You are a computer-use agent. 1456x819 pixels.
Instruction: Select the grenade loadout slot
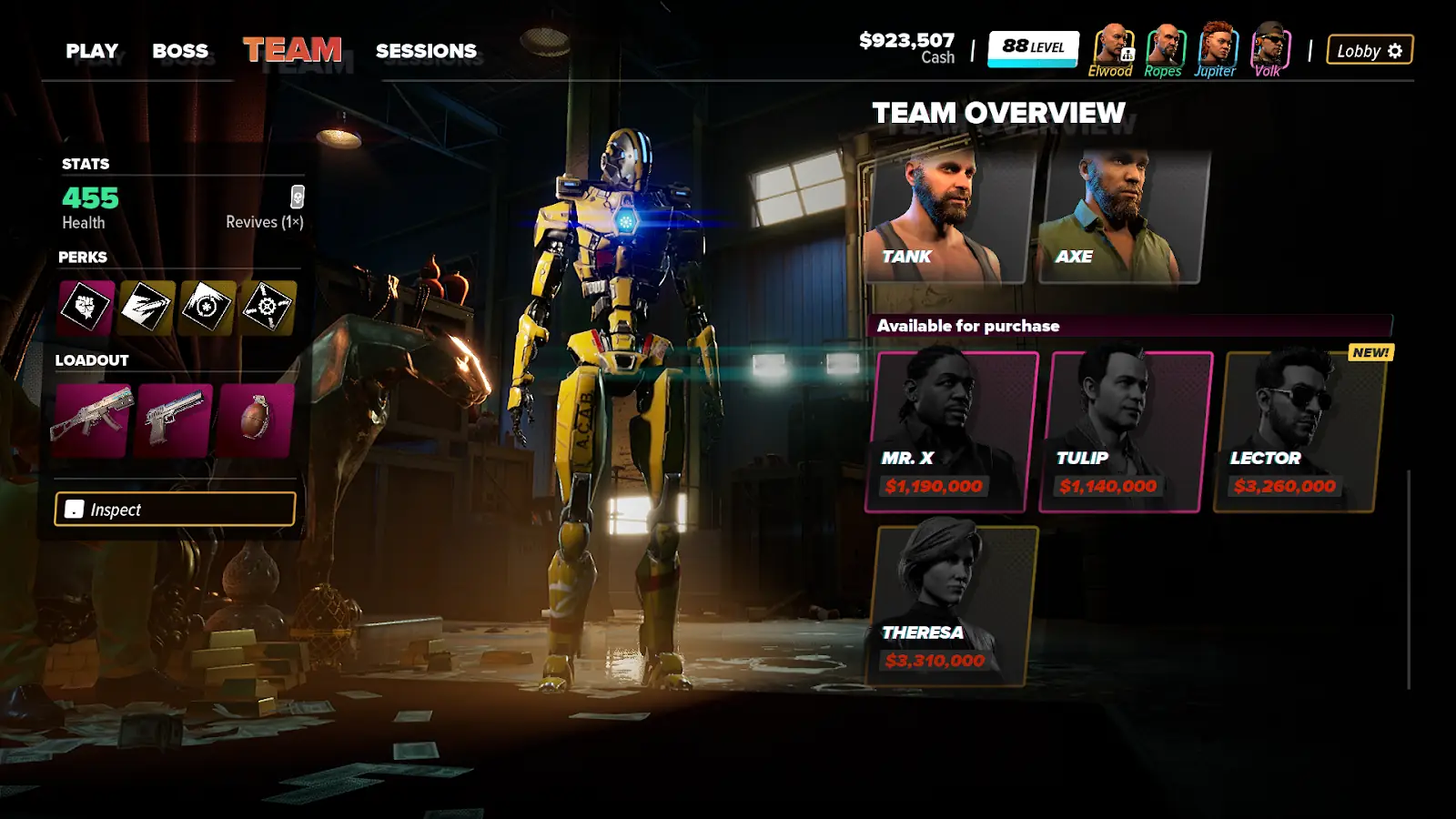coord(256,420)
